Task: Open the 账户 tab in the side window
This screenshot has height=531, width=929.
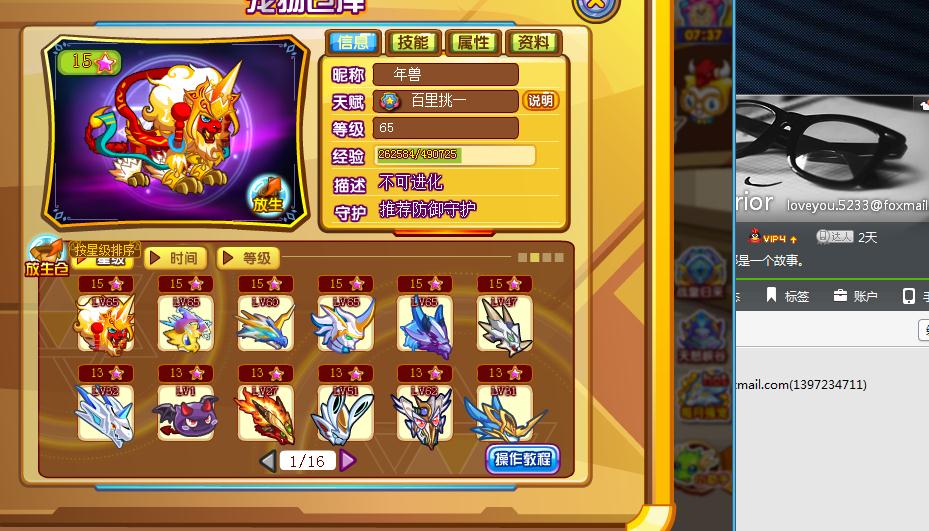Action: [855, 296]
